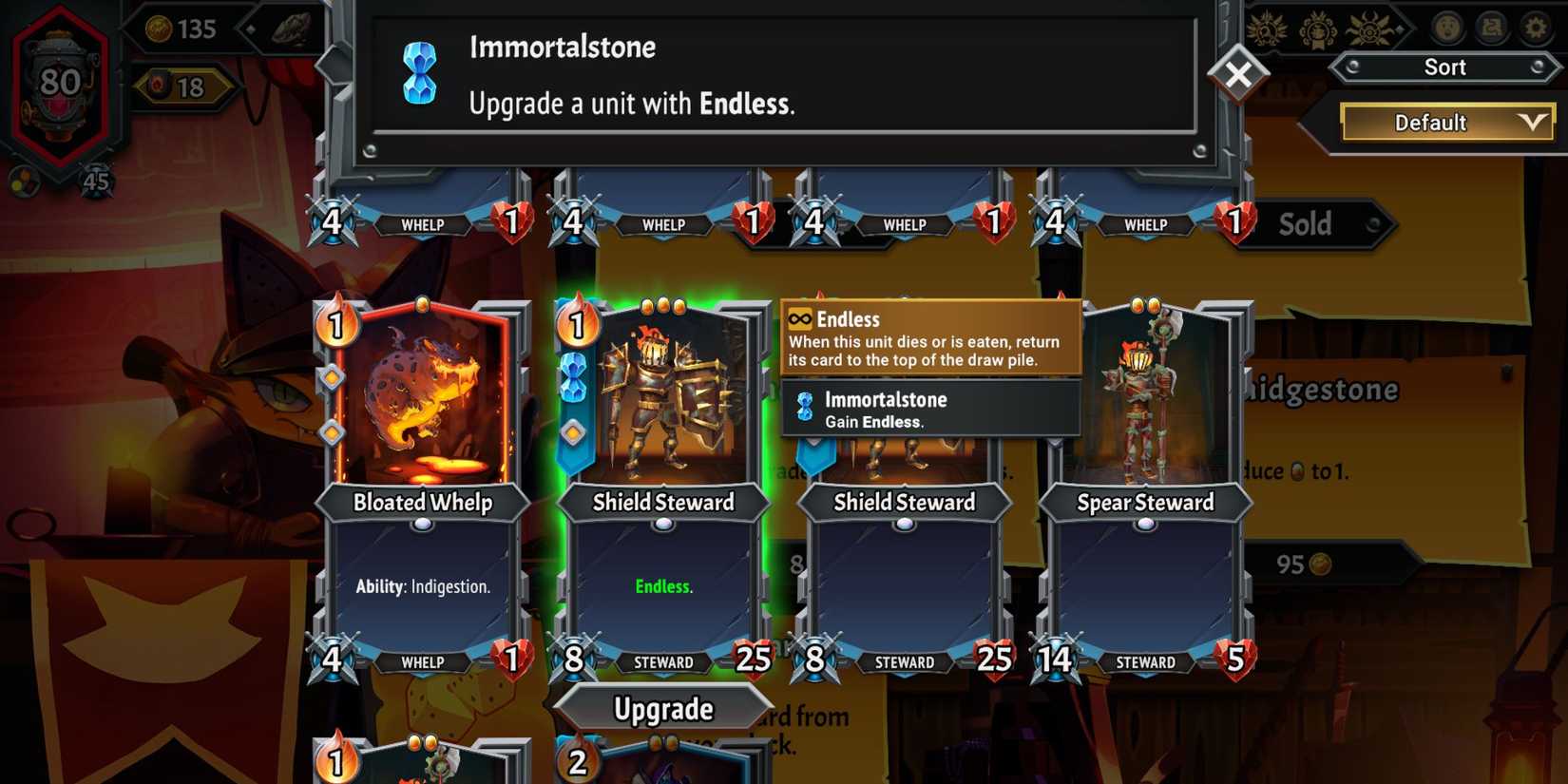This screenshot has width=1568, height=784.
Task: Open the settings gear icon
Action: coord(1537,28)
